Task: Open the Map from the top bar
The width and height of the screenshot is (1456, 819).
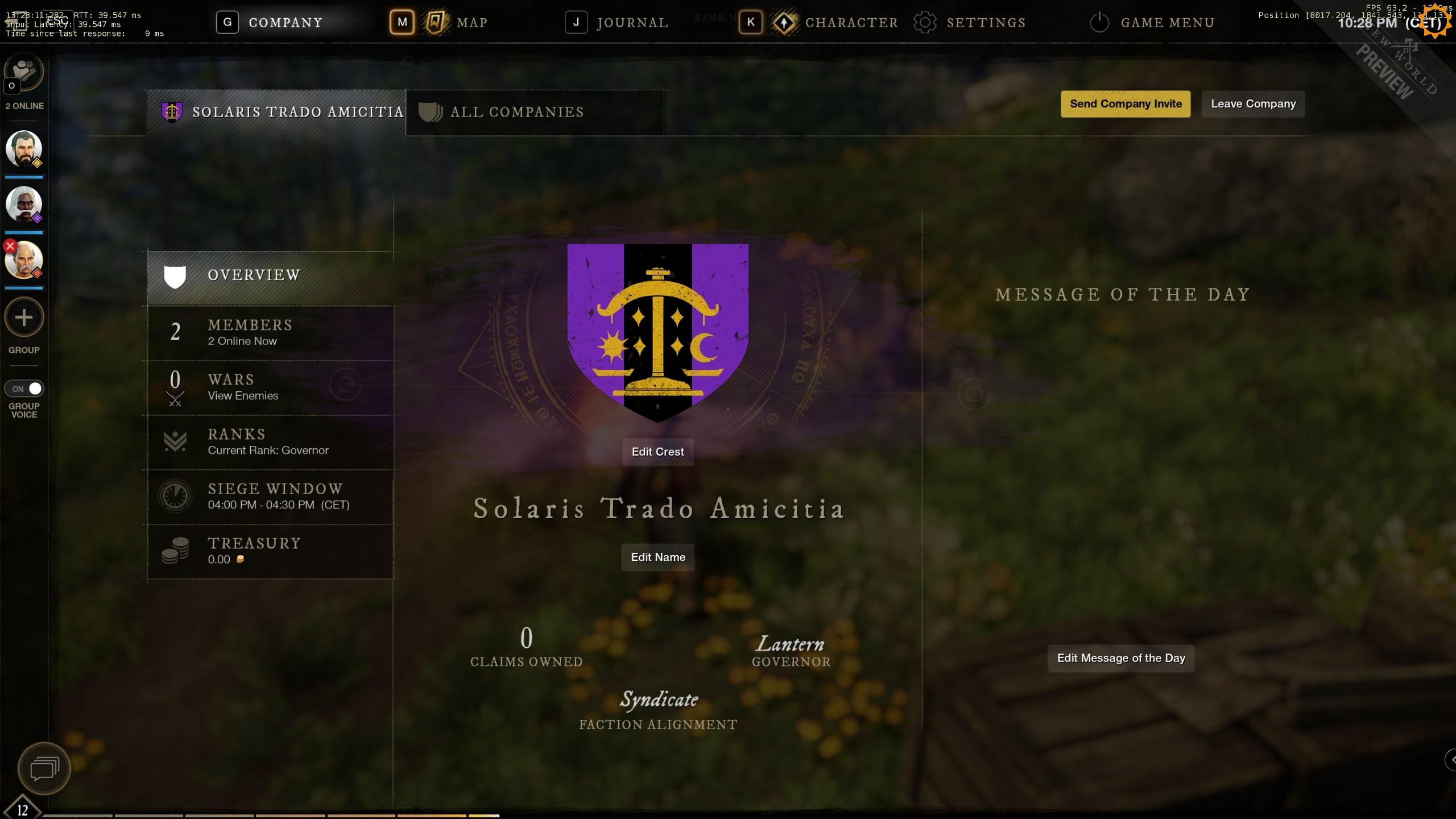Action: pyautogui.click(x=471, y=23)
